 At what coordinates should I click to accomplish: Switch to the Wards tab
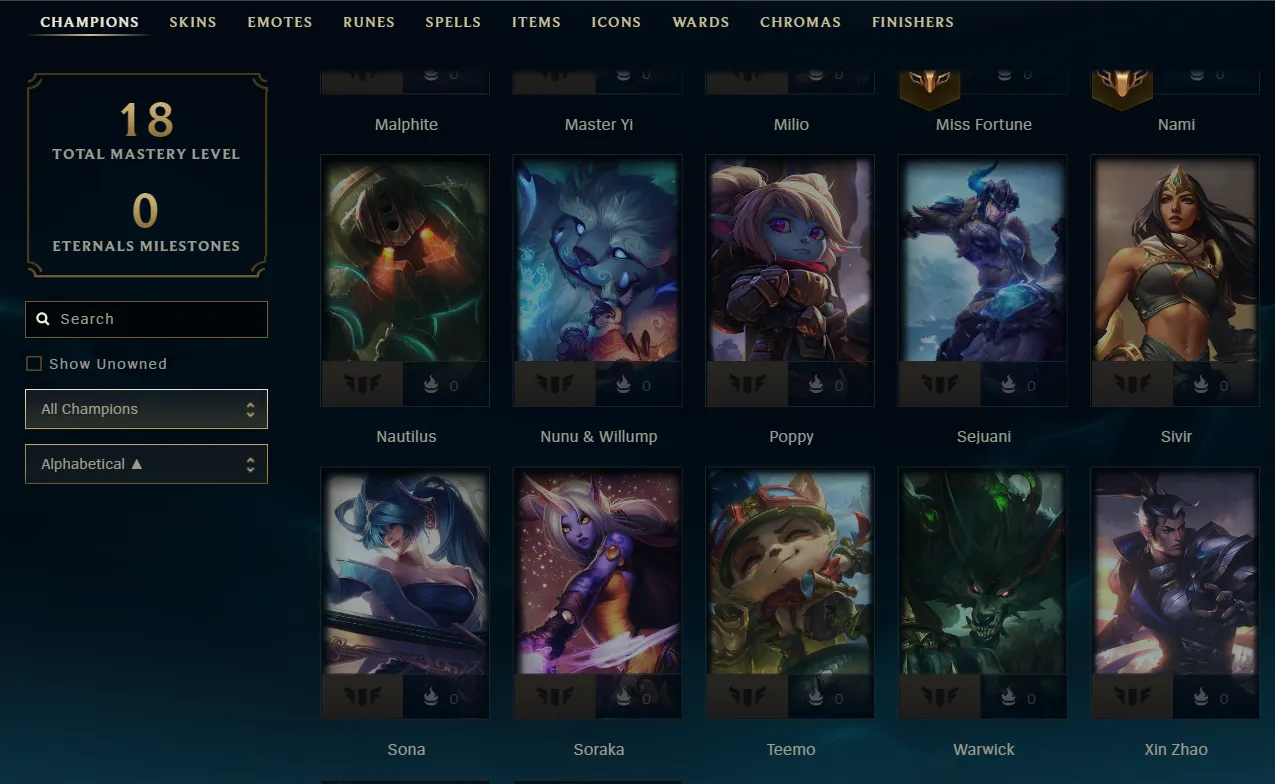click(701, 22)
